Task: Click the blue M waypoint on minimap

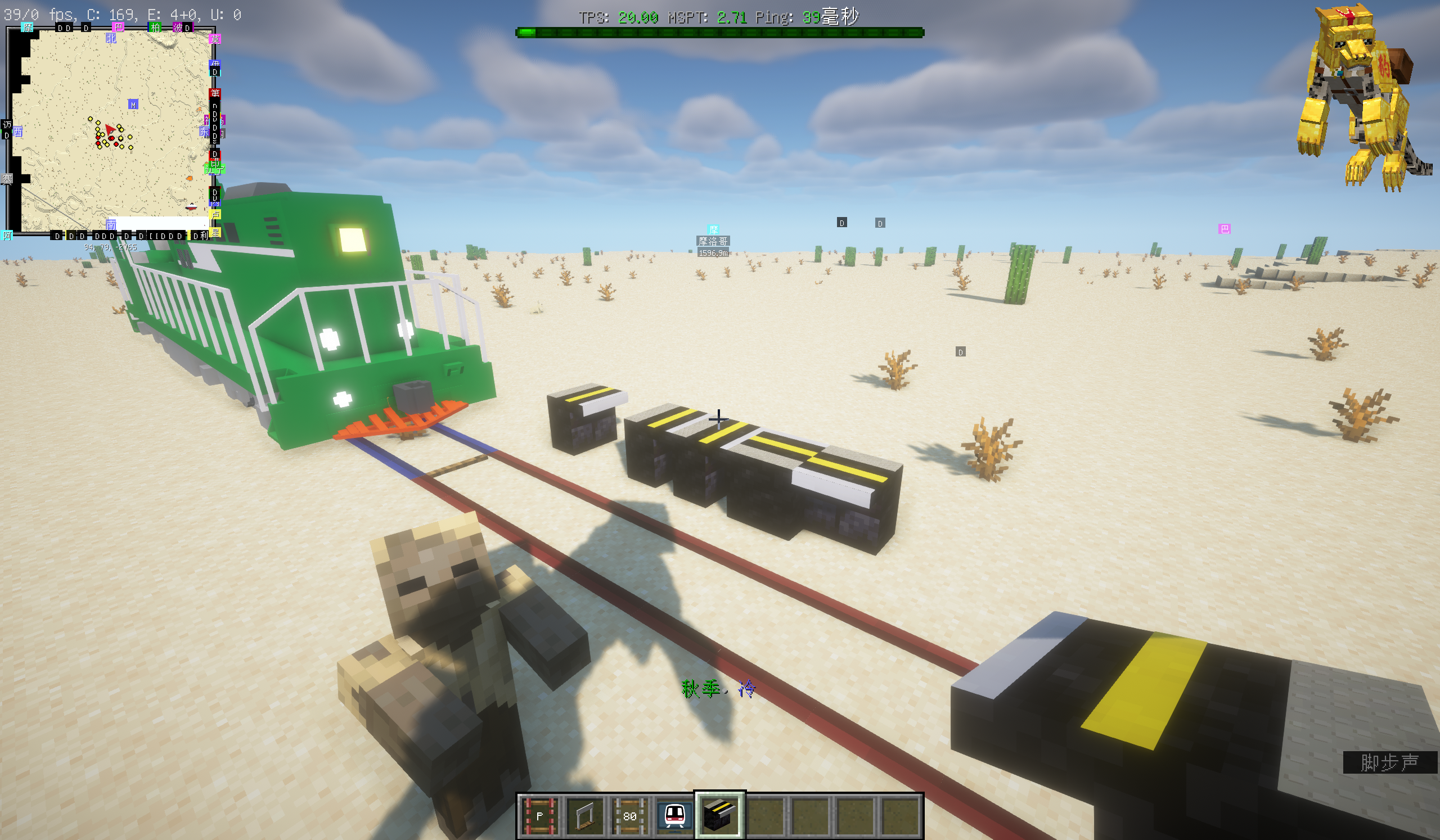Action: (133, 105)
